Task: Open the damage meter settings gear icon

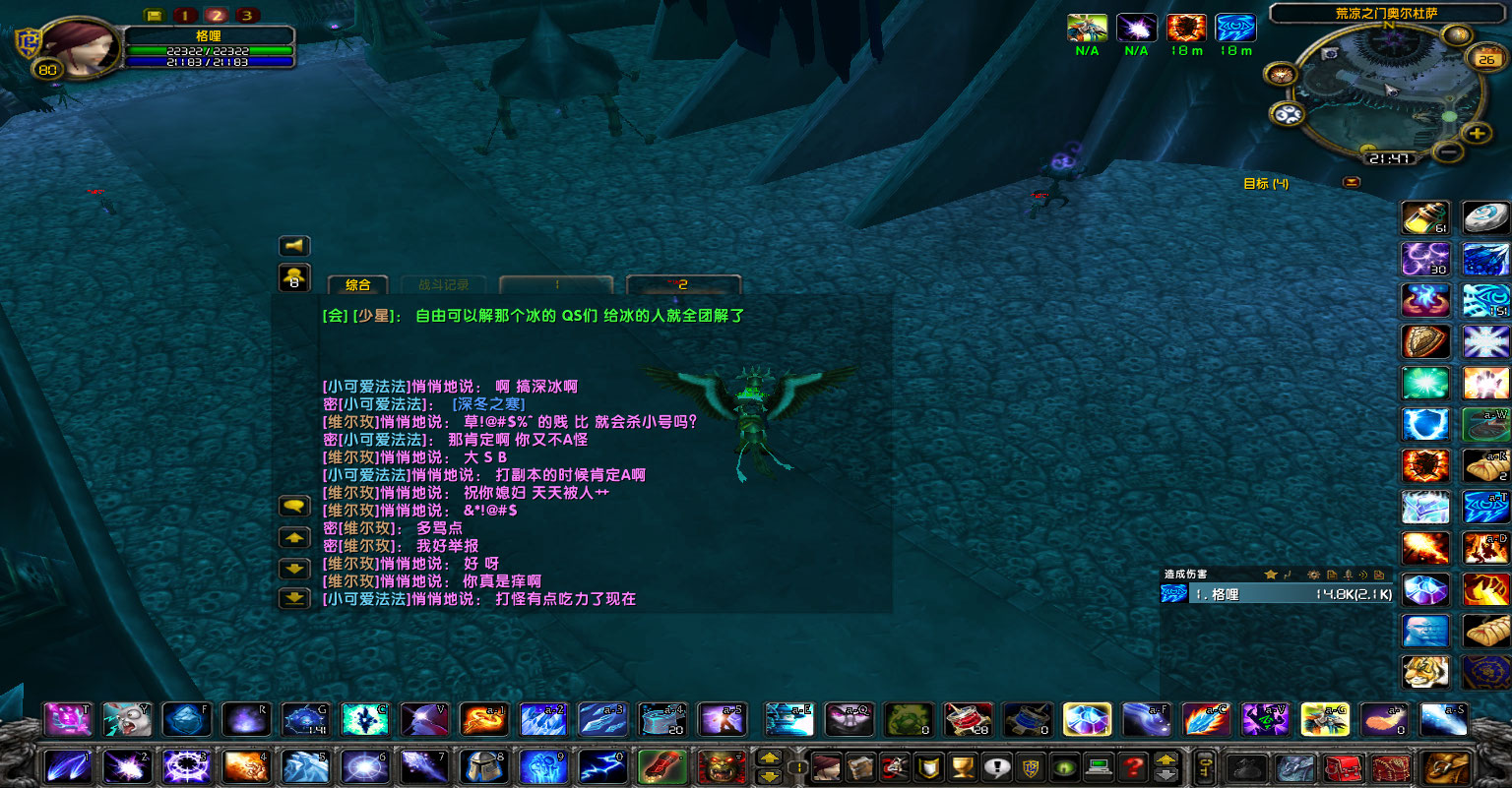Action: pyautogui.click(x=1314, y=575)
